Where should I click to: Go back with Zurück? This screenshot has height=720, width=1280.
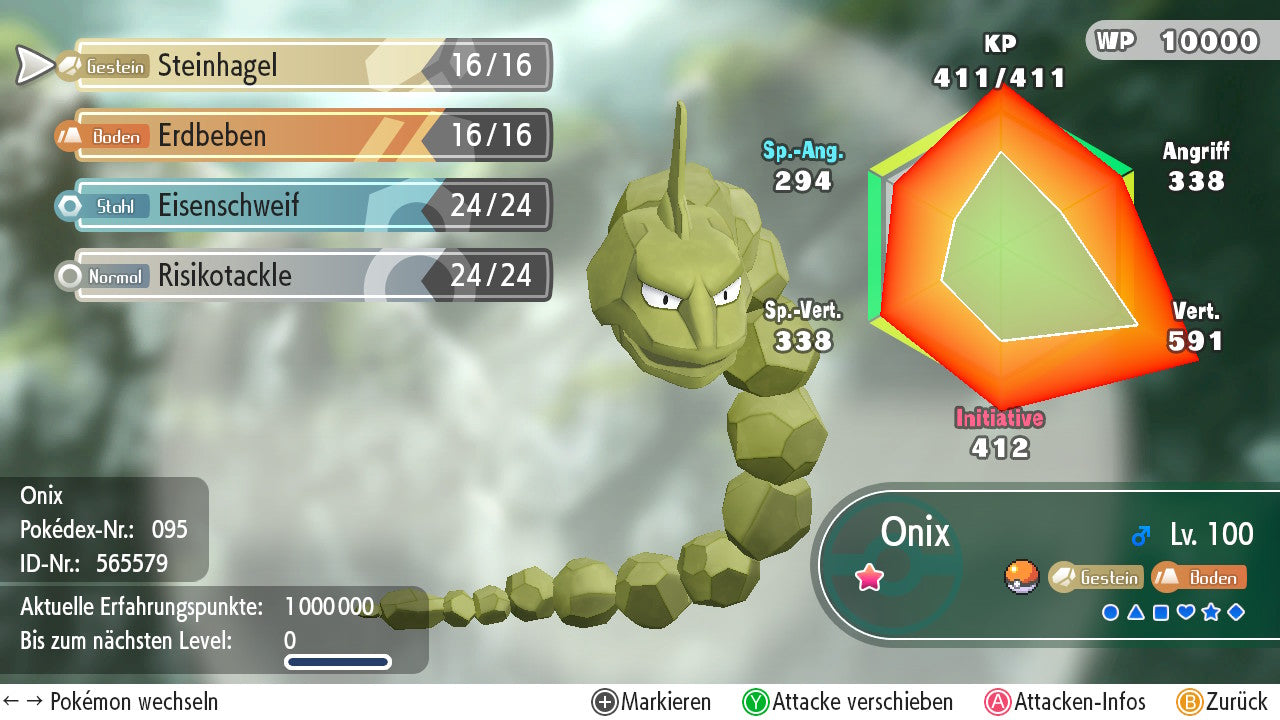pos(1222,702)
